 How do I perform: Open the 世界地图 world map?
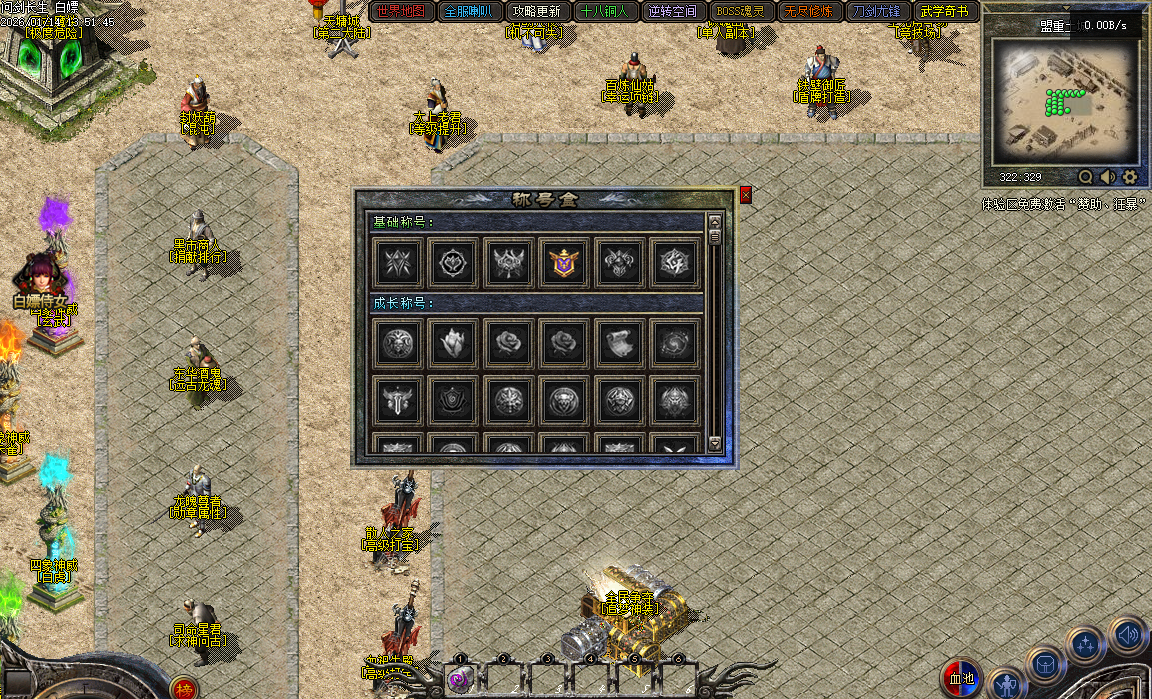[x=403, y=12]
